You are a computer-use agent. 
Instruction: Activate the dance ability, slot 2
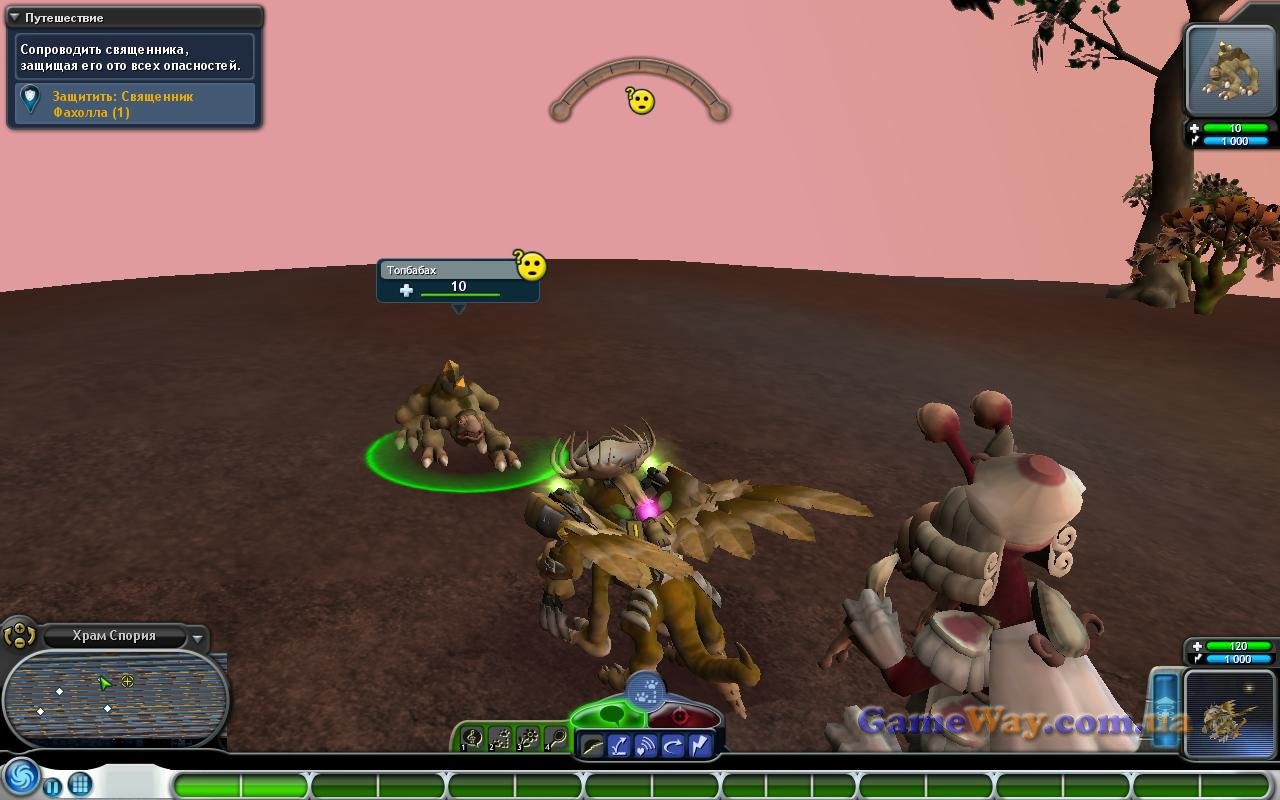point(501,738)
